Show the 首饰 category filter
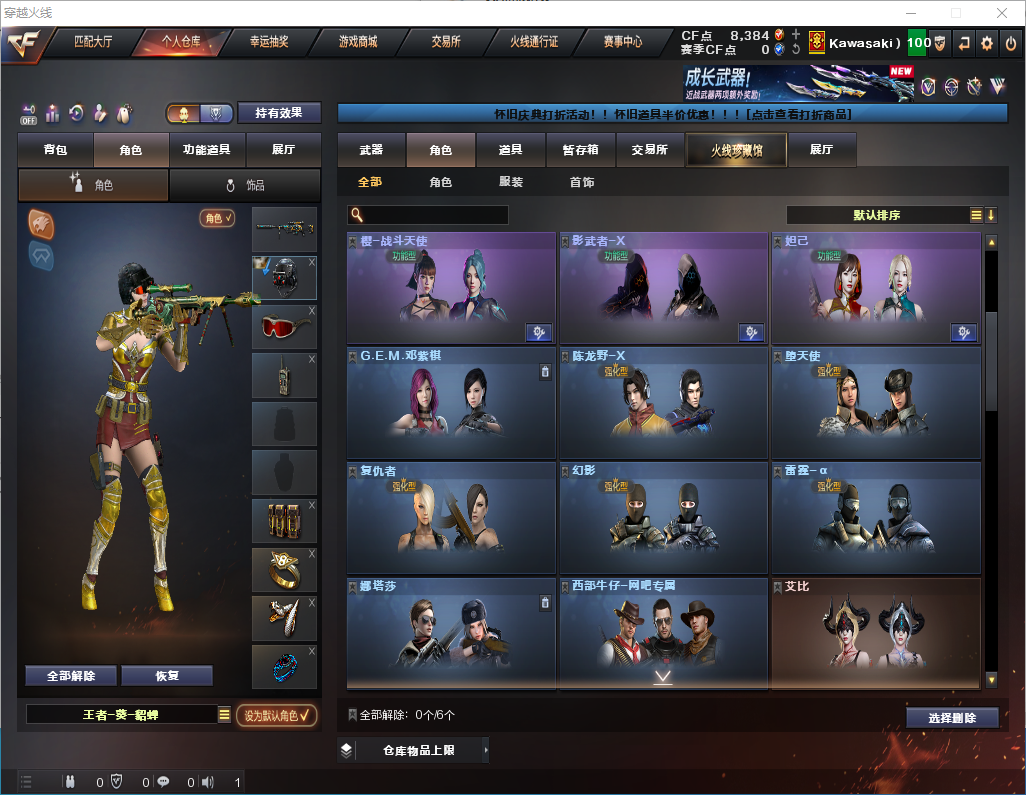The height and width of the screenshot is (795, 1026). [x=582, y=183]
